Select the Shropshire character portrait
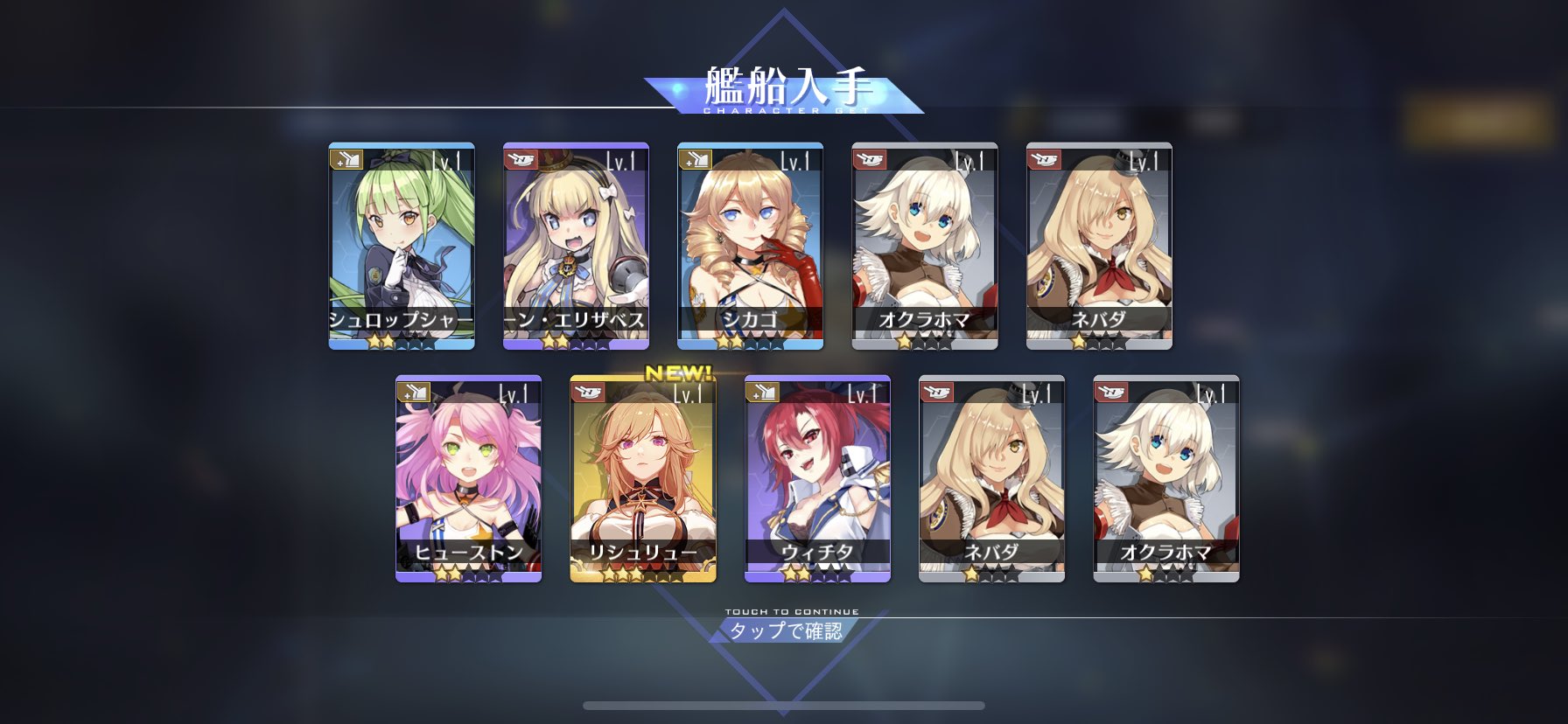 [x=399, y=245]
